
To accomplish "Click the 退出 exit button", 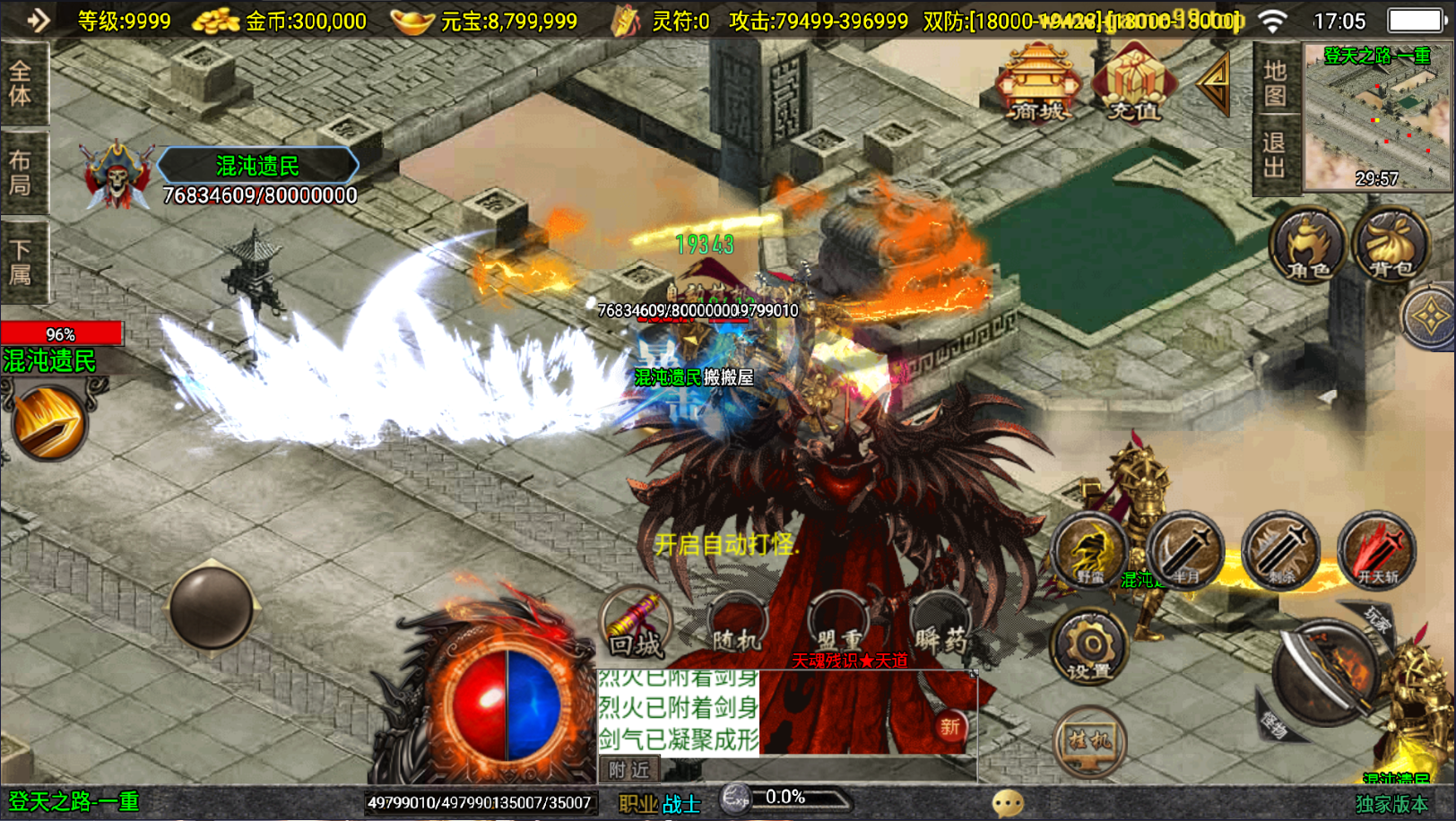I will click(1275, 154).
